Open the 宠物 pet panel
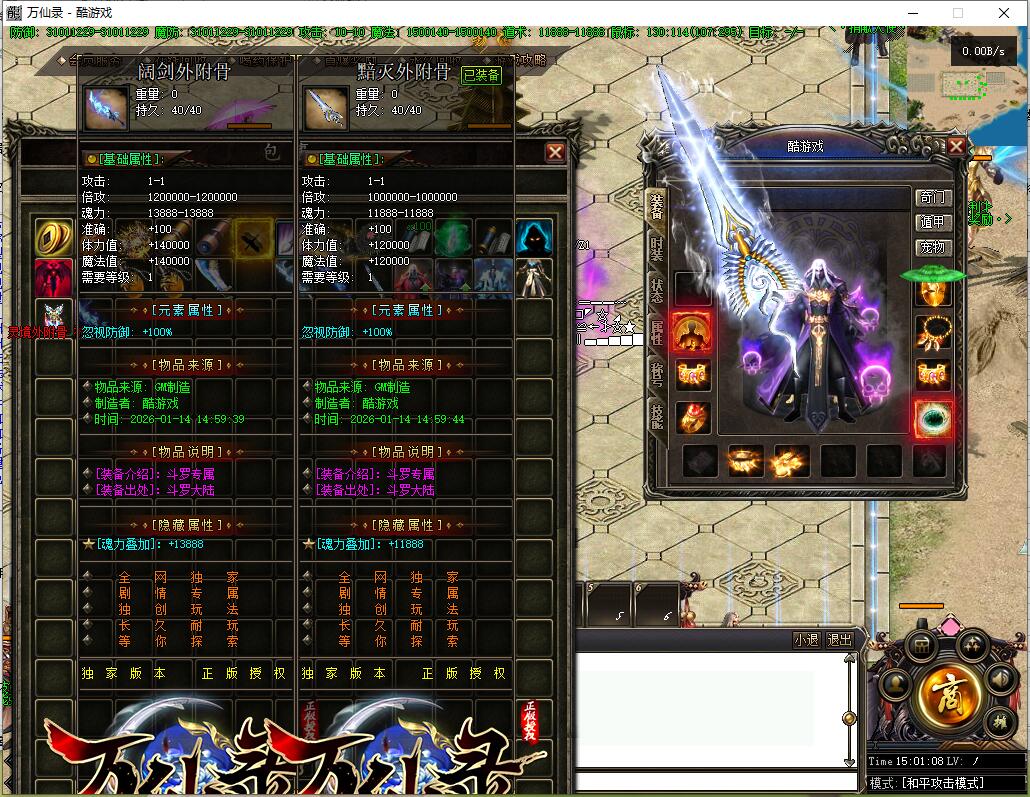Screen dimensions: 1030x797 (x=932, y=247)
